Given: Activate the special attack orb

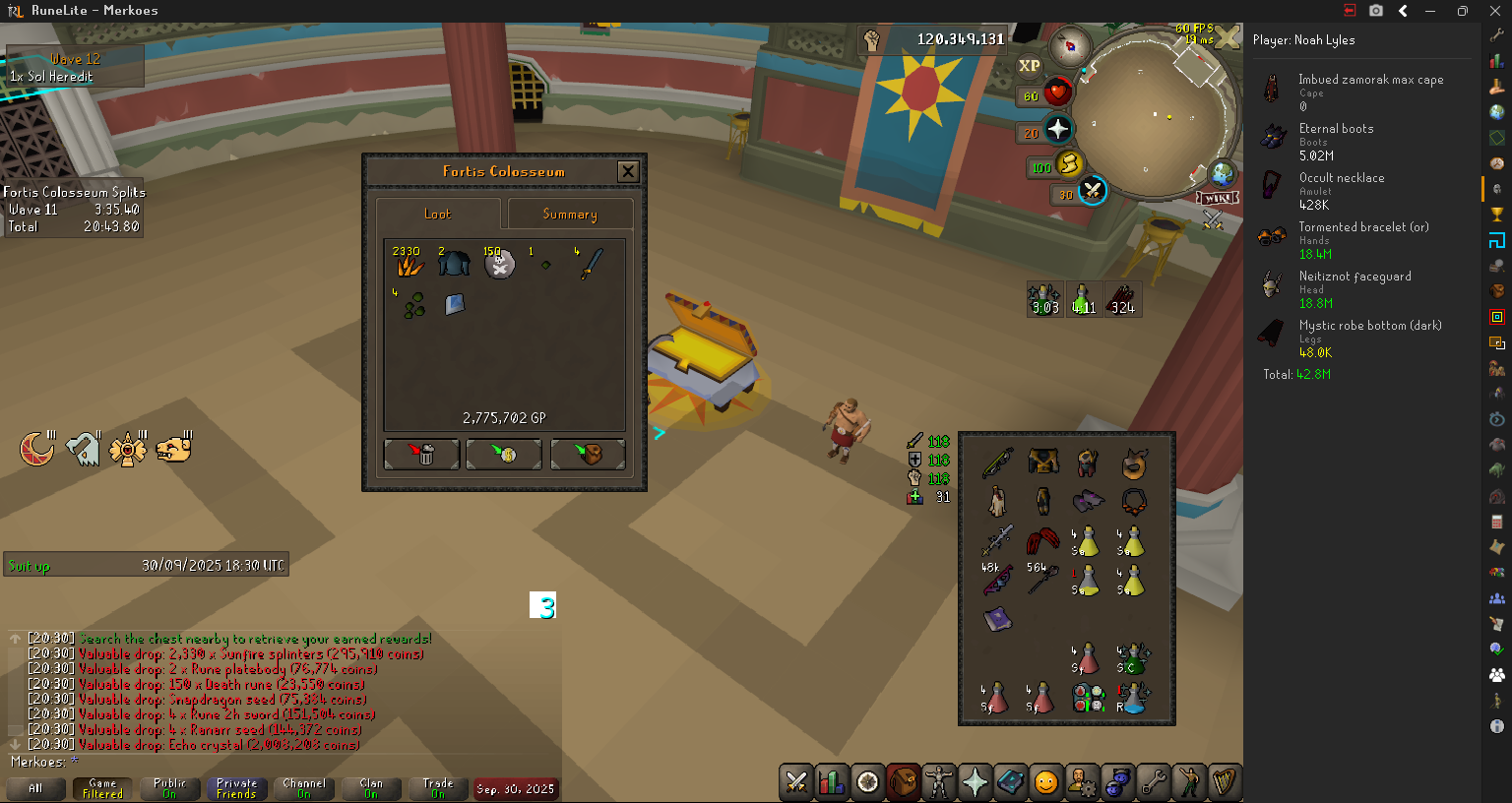Looking at the screenshot, I should (1092, 191).
